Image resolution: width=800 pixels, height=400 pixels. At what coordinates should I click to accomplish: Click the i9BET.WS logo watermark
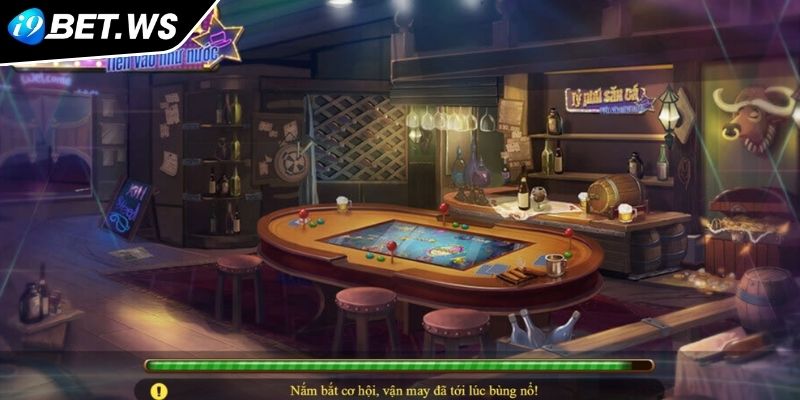pyautogui.click(x=95, y=26)
